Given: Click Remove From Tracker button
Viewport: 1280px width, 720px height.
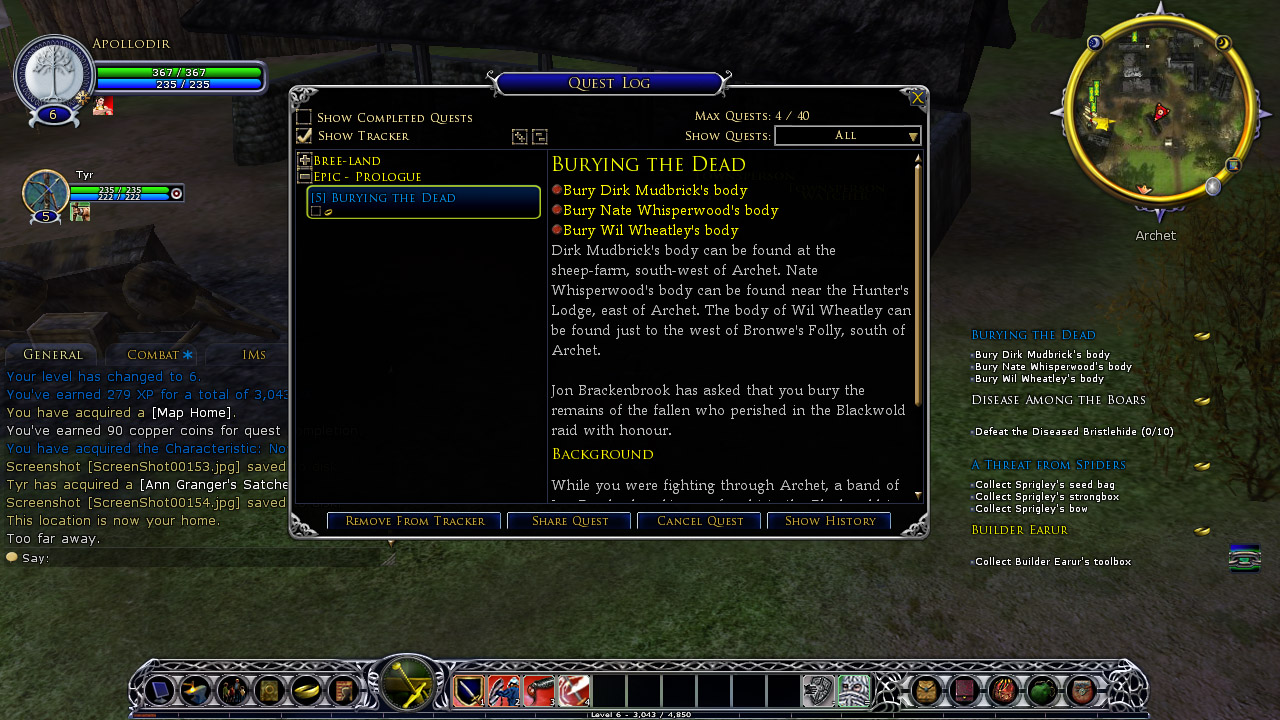Looking at the screenshot, I should coord(414,521).
